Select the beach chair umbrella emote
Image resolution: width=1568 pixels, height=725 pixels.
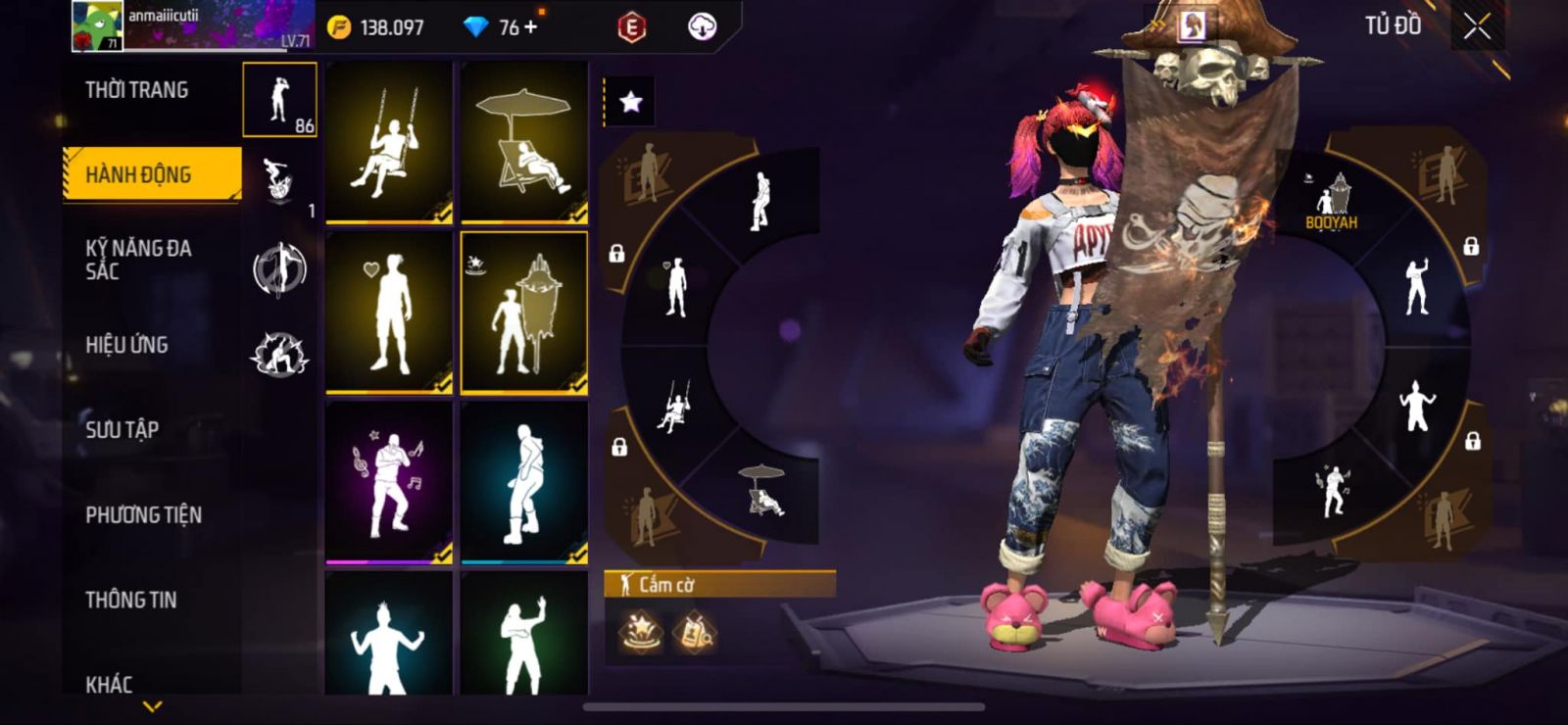[524, 142]
